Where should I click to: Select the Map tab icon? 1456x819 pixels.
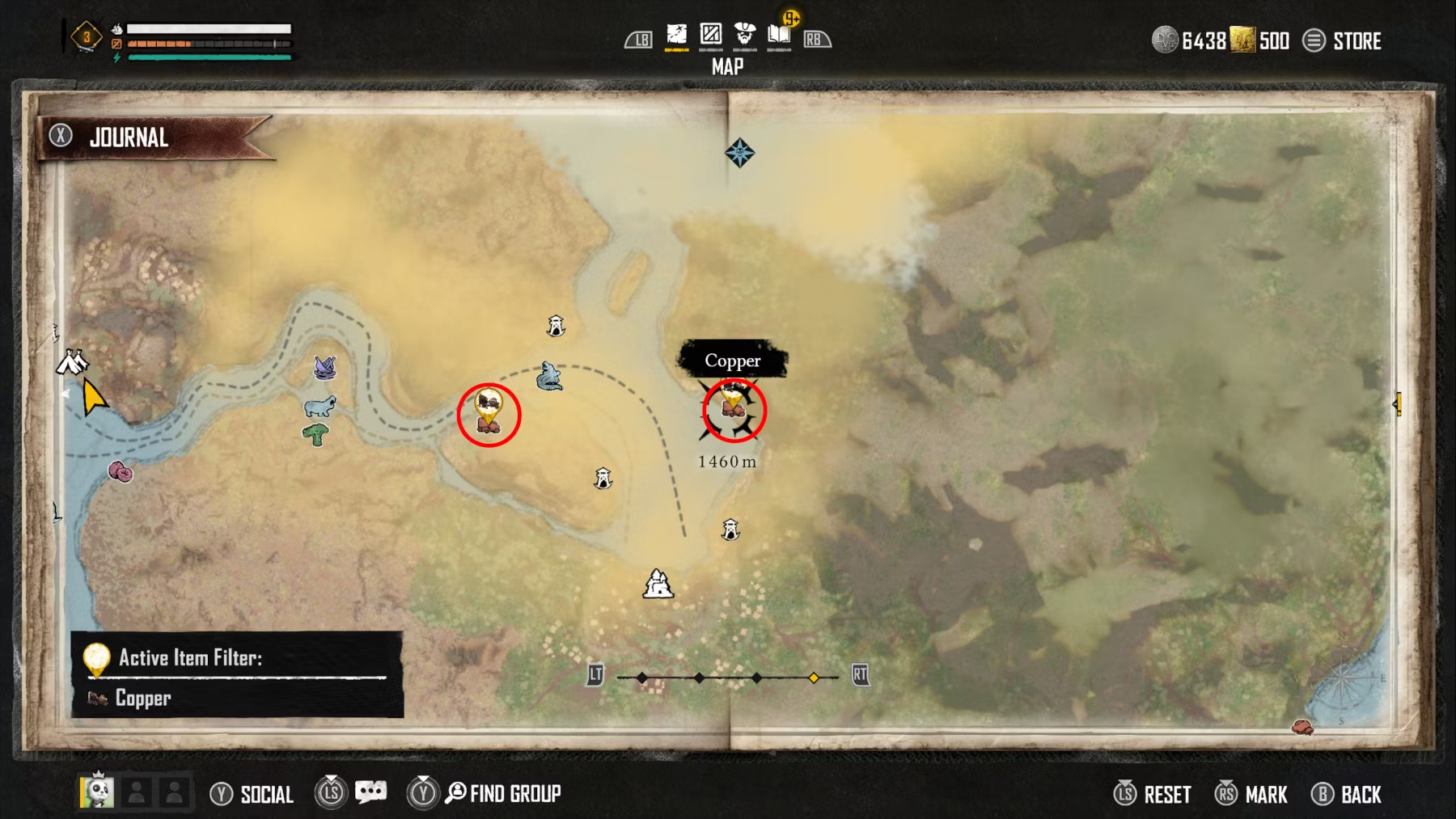tap(676, 35)
